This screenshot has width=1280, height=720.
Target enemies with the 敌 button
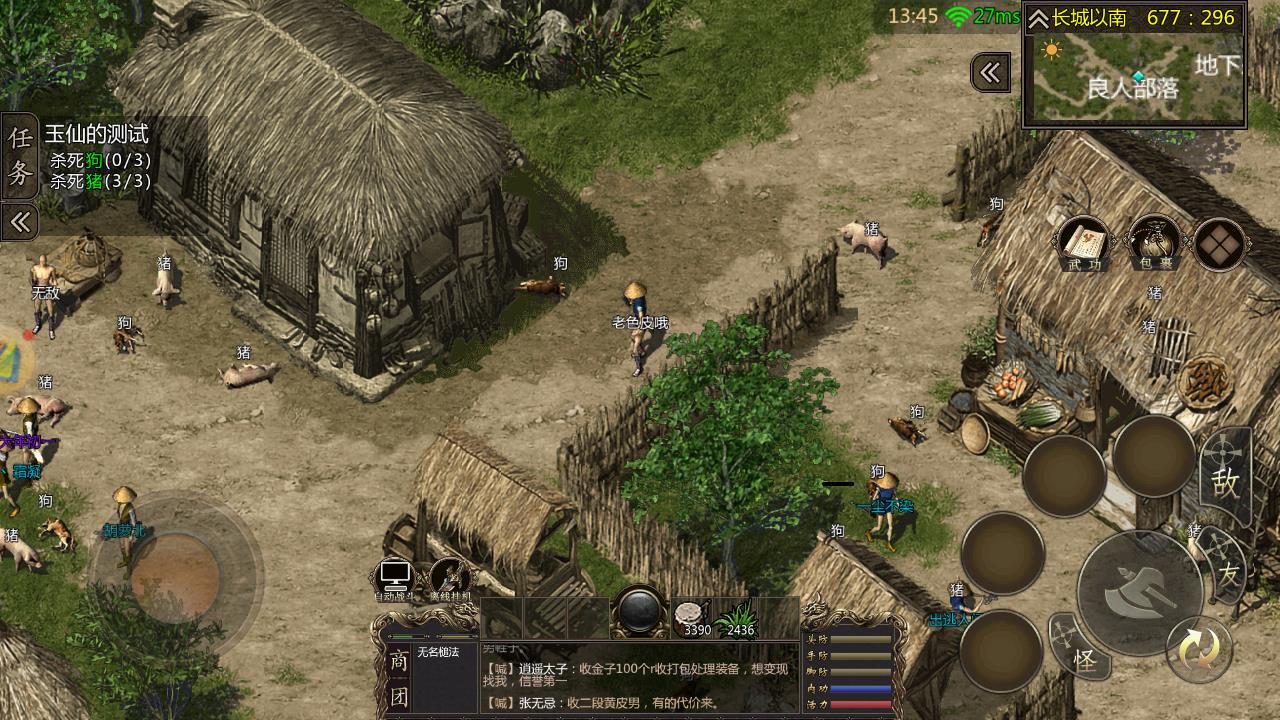pyautogui.click(x=1225, y=481)
